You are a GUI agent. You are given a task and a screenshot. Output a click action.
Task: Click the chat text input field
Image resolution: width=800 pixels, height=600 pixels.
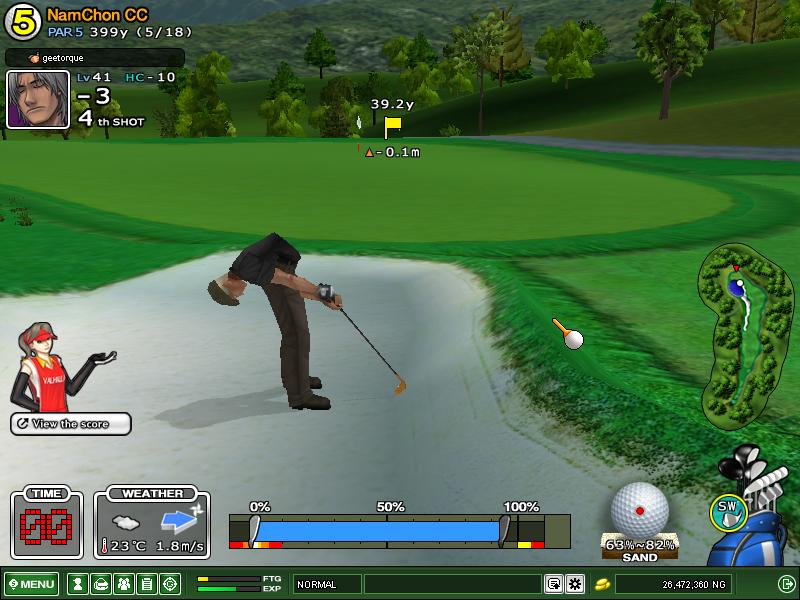coord(452,584)
